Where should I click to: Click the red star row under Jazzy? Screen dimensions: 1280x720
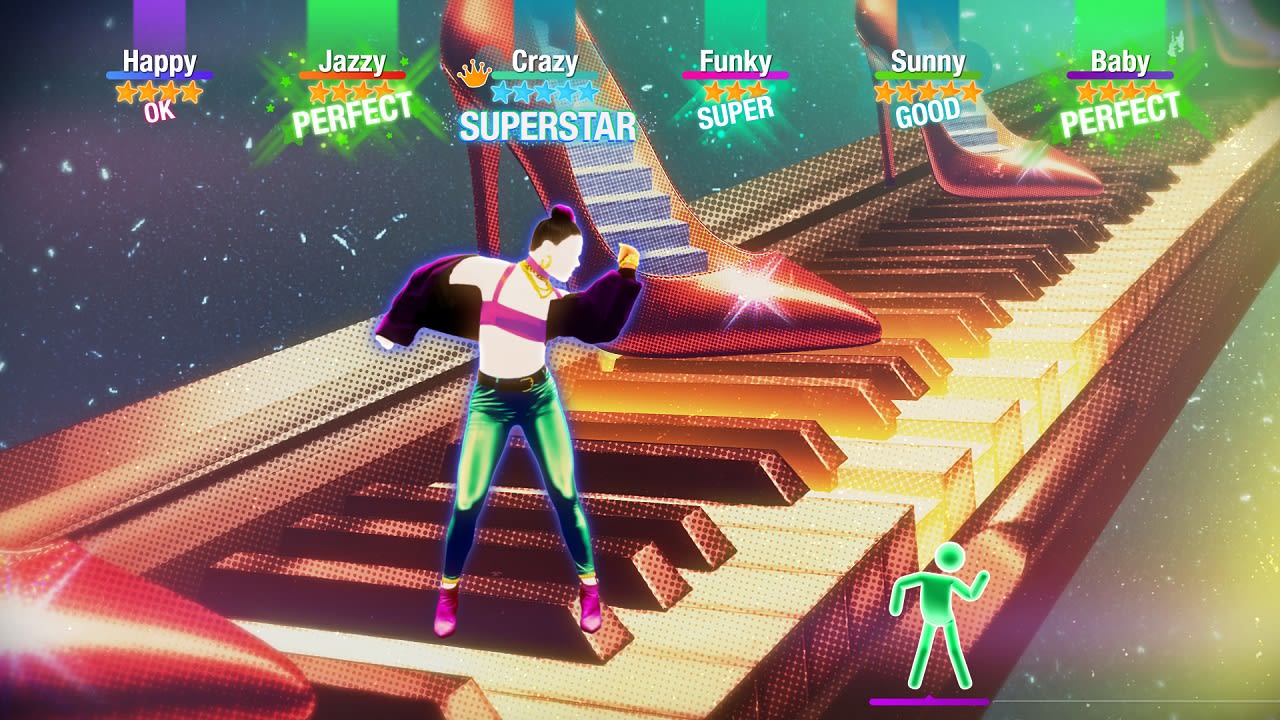click(351, 92)
